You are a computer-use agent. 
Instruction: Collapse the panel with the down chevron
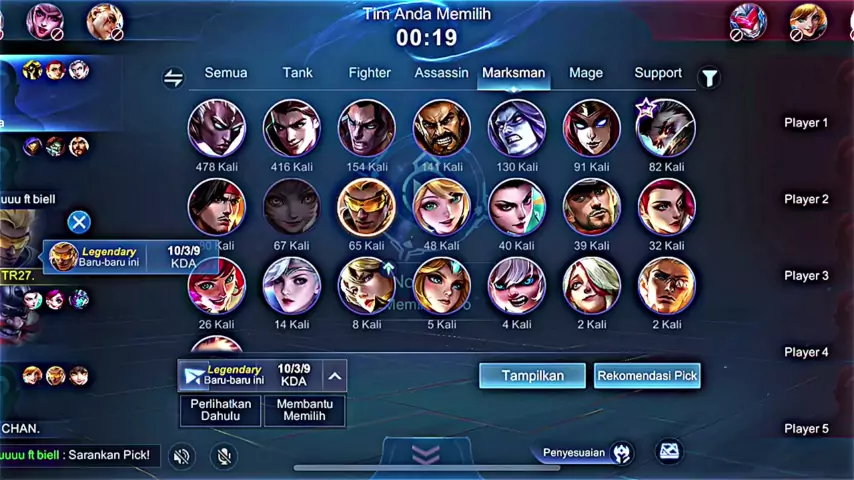[426, 455]
